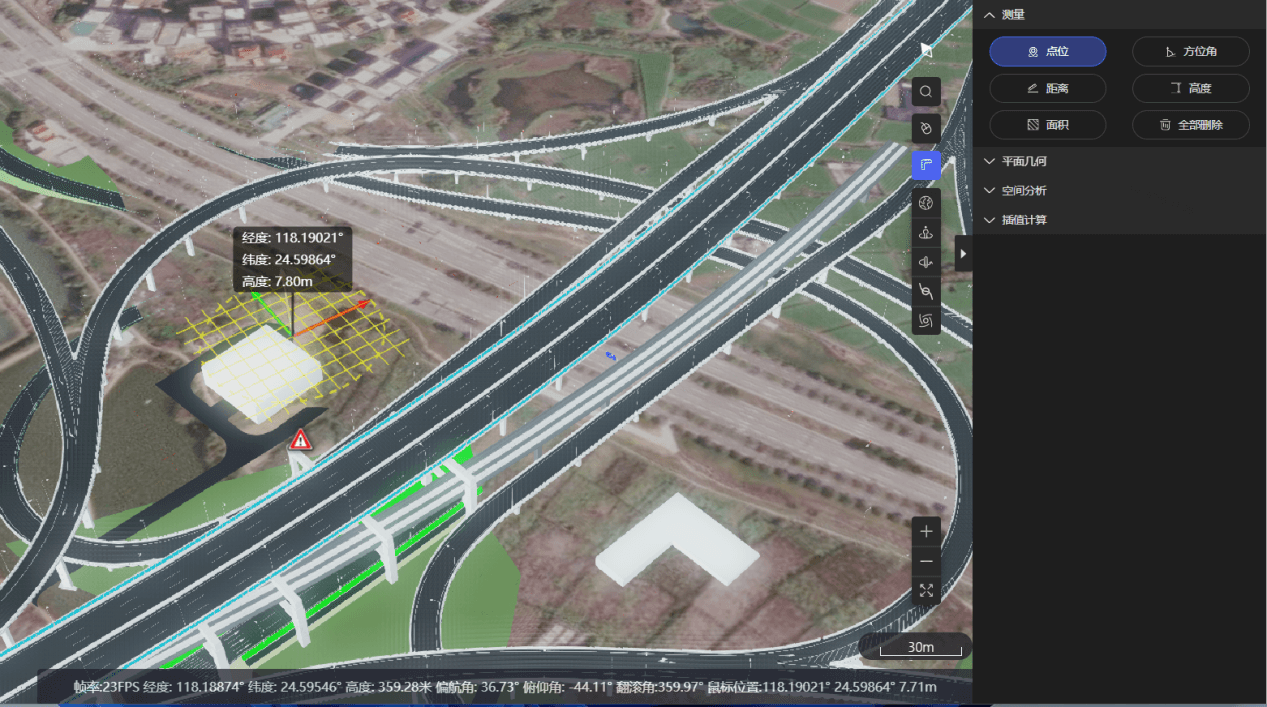Collapse the 测量 measurement section
The image size is (1267, 707).
coord(990,15)
